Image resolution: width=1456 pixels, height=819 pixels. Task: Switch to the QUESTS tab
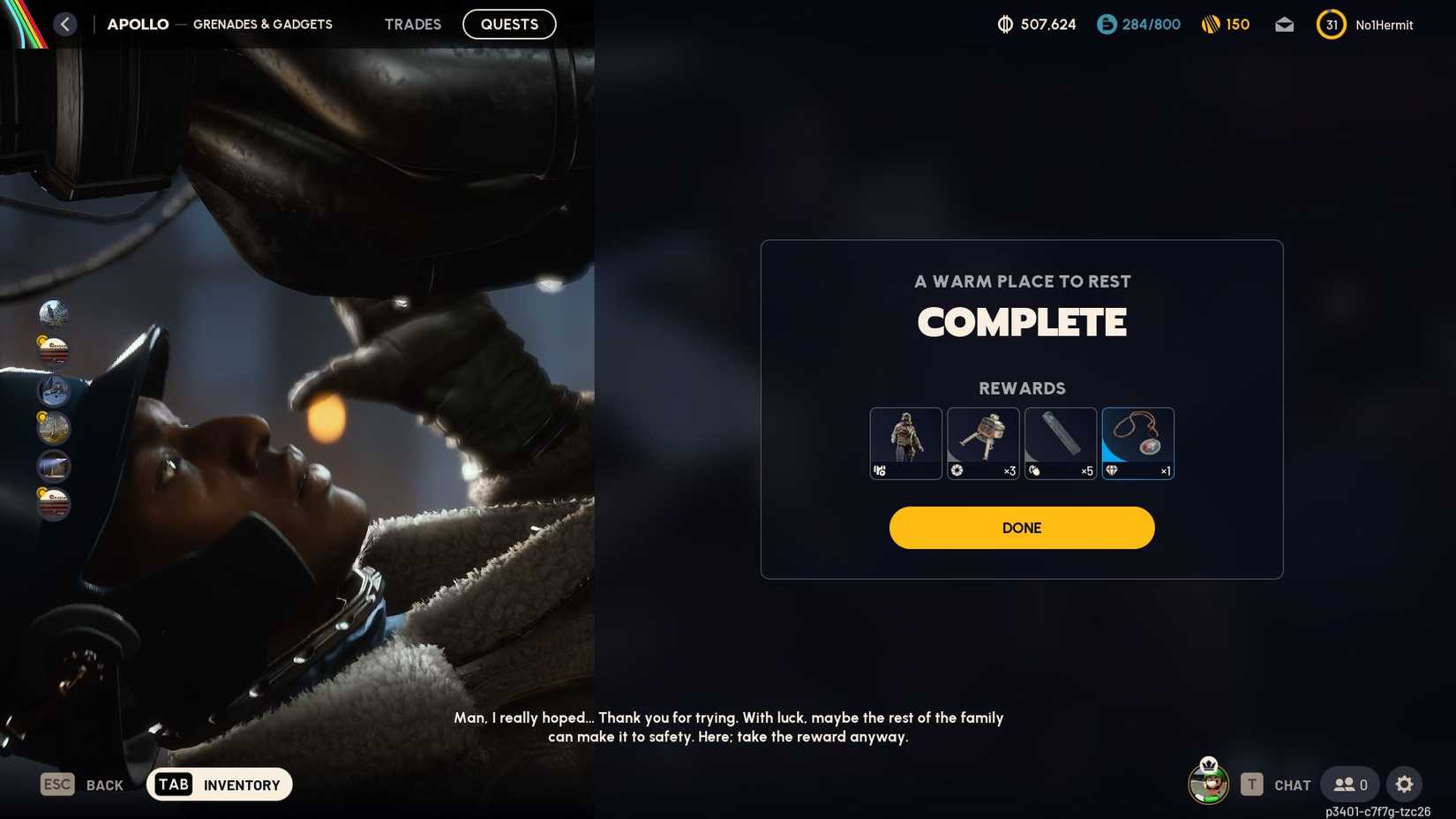(508, 24)
